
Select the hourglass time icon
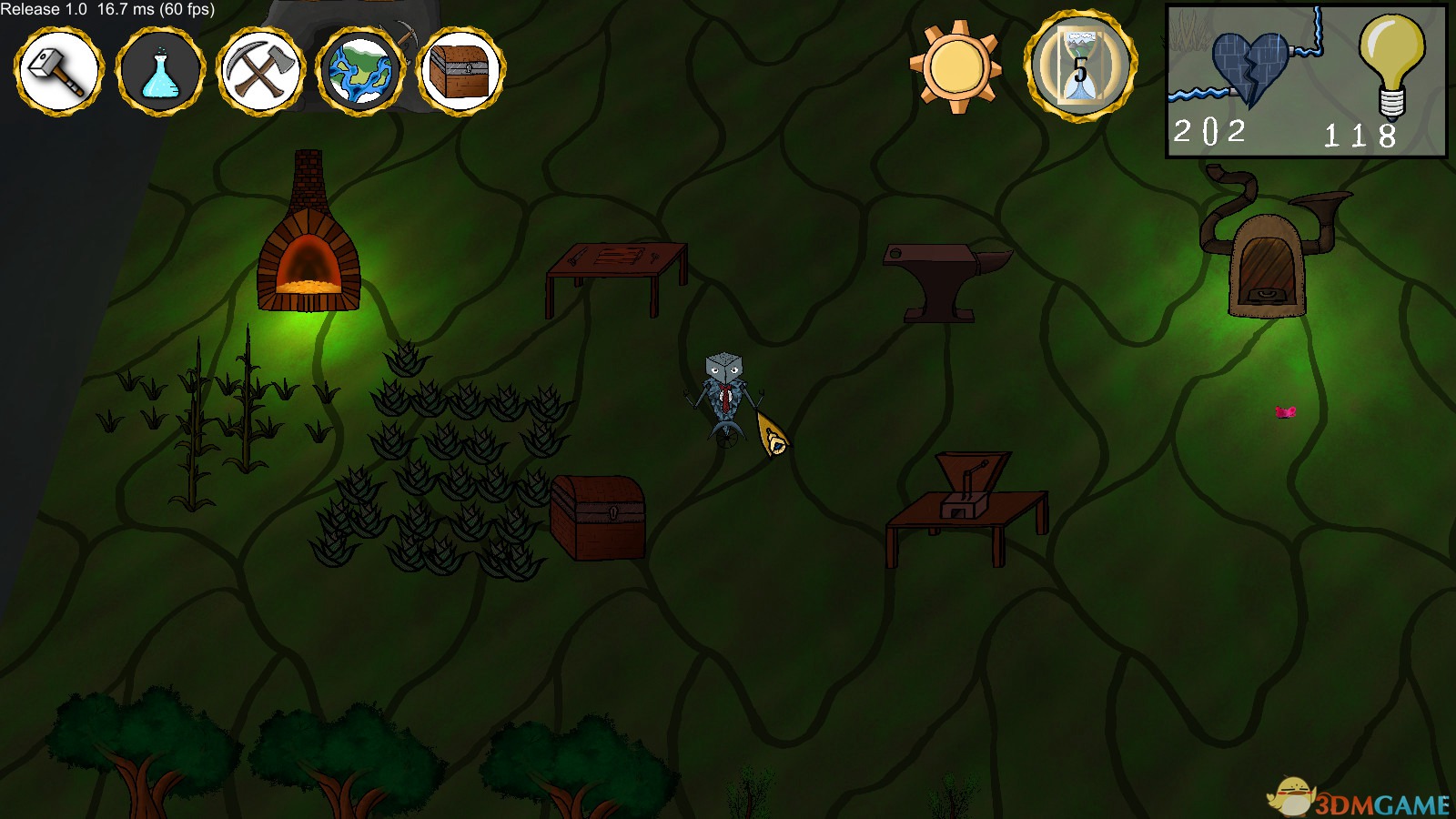[x=1080, y=67]
